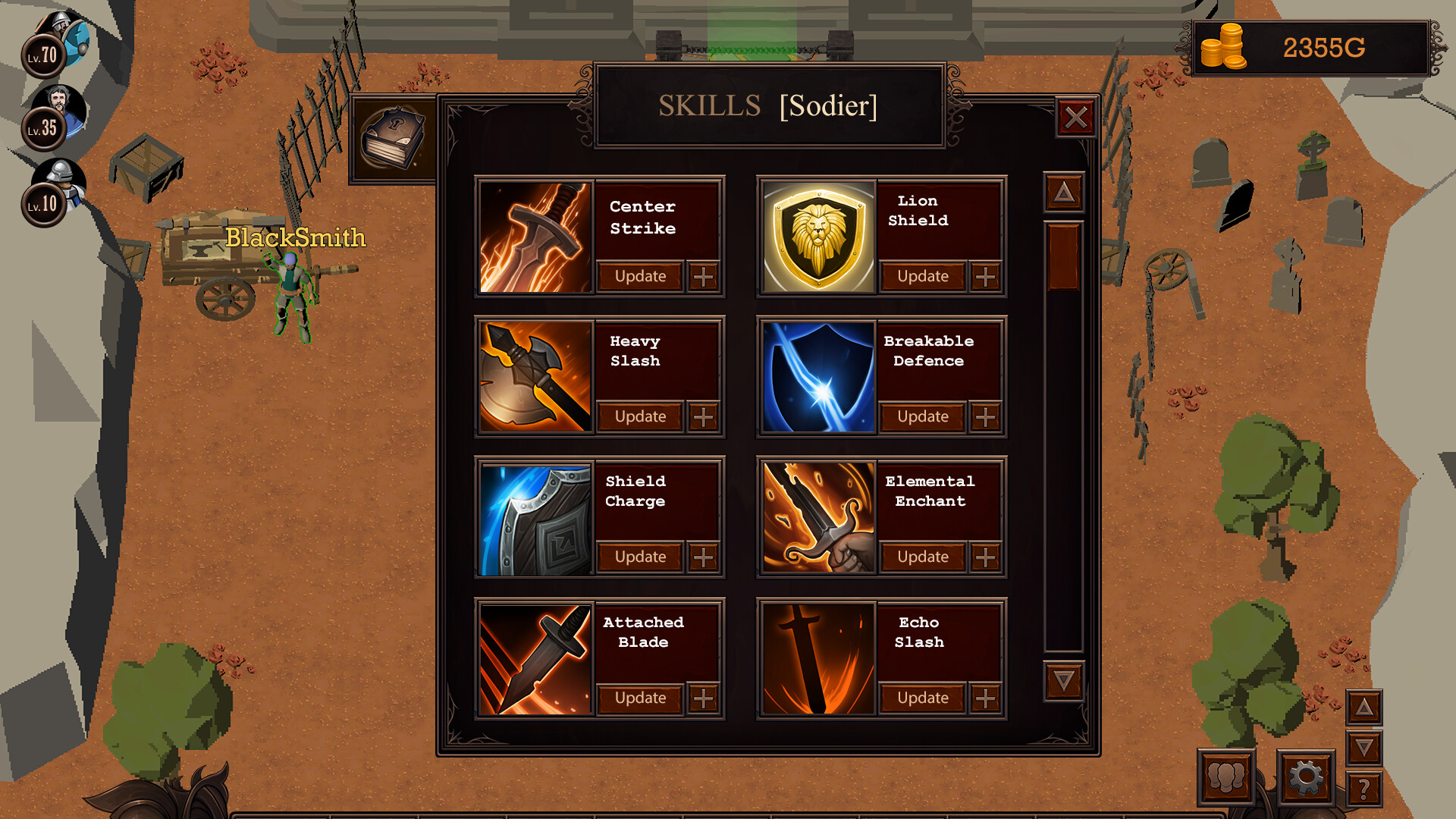Click Update on the Echo Slash skill
The image size is (1456, 819).
[922, 698]
